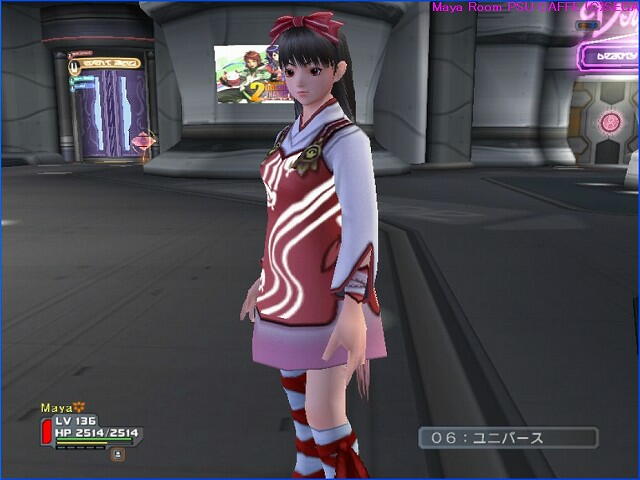The image size is (640, 480).
Task: Click the Maya player name tag
Action: [x=58, y=408]
